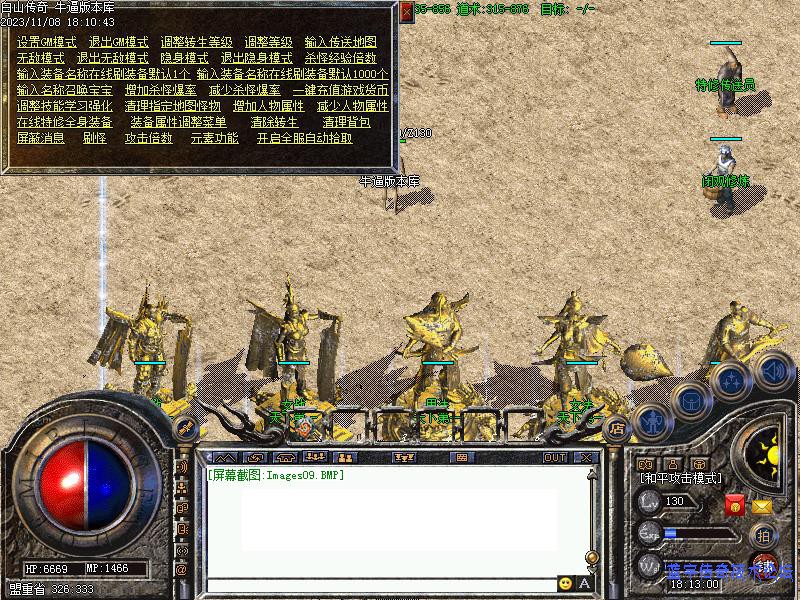Open the character equipment round button
Screen dimensions: 800x600
tap(652, 421)
